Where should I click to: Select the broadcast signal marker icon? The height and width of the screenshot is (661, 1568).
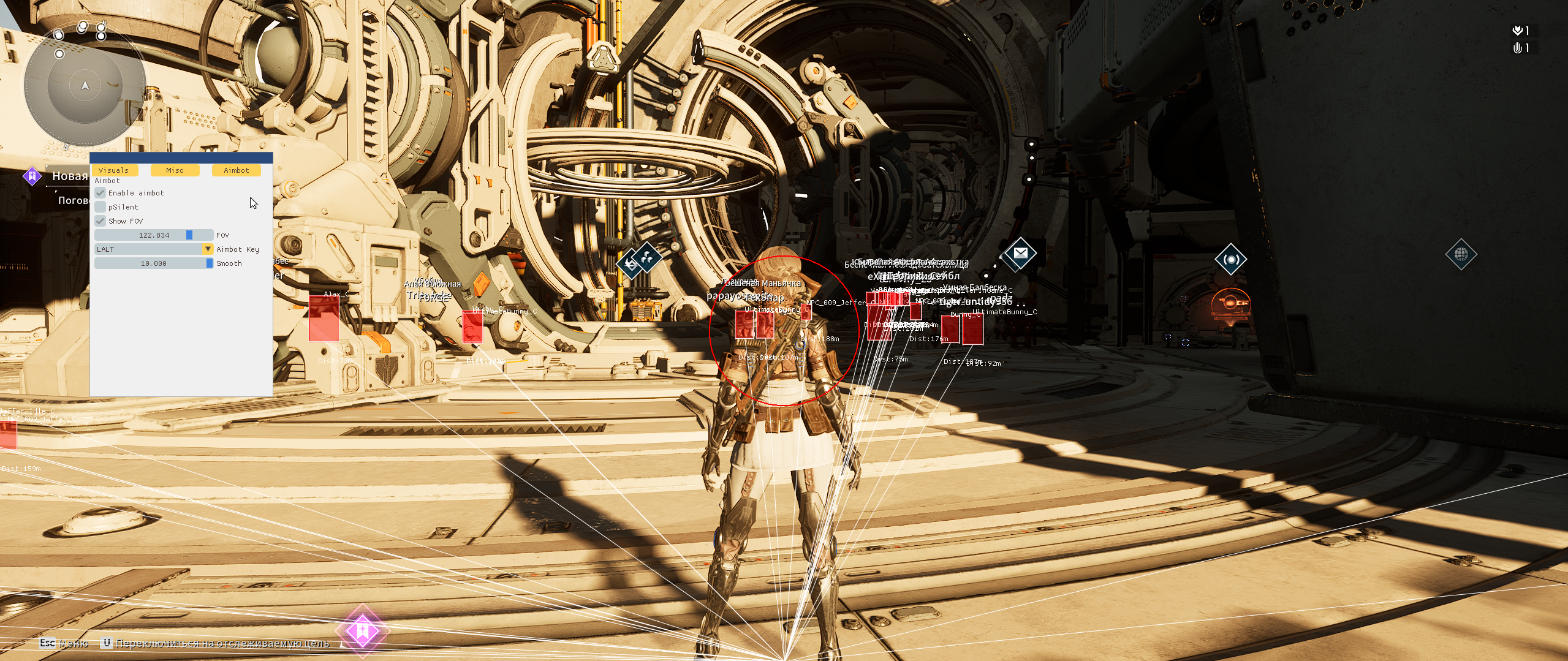pyautogui.click(x=1230, y=260)
